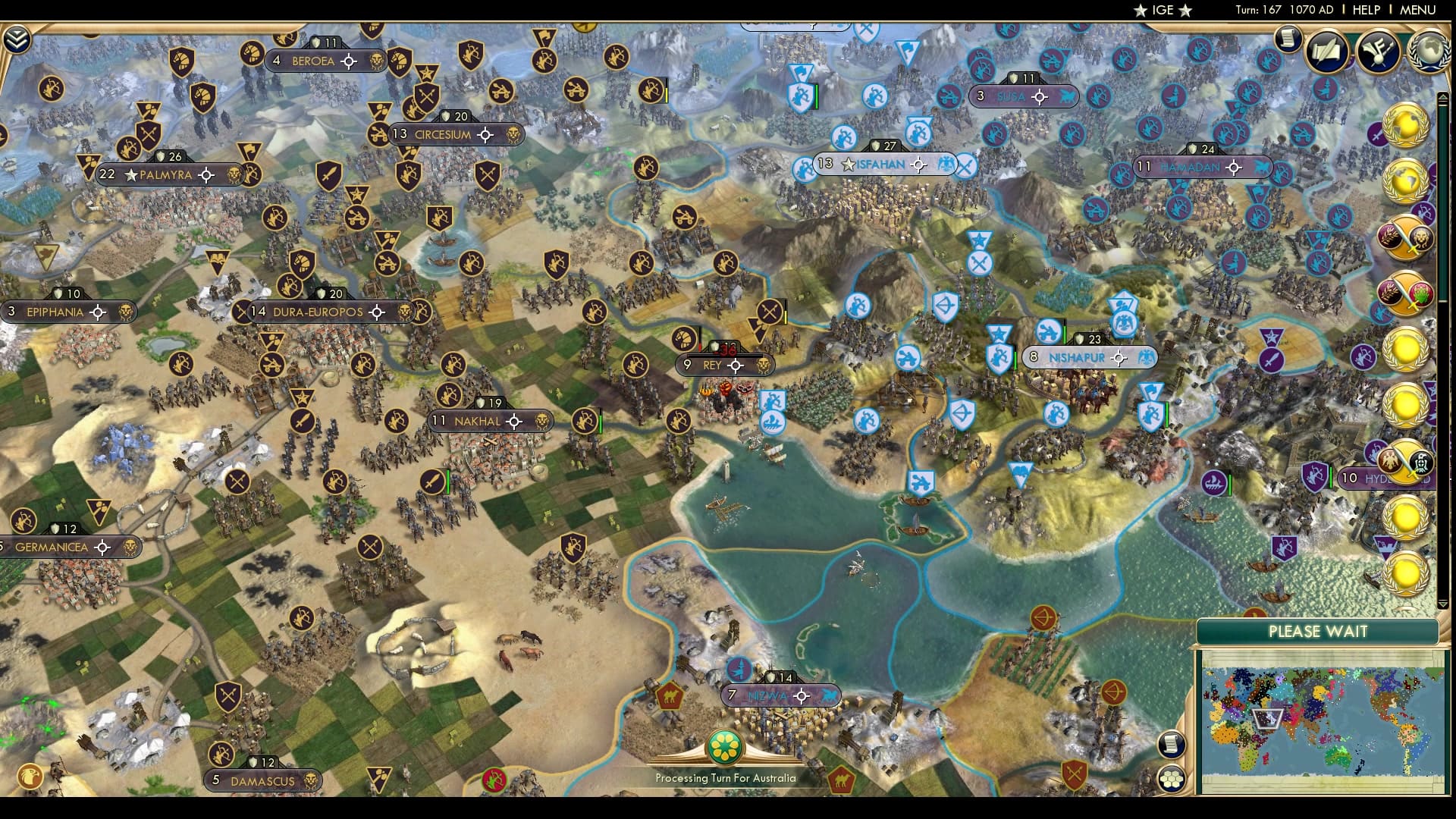The image size is (1456, 819).
Task: Select Palmyra's city banner
Action: 167,175
